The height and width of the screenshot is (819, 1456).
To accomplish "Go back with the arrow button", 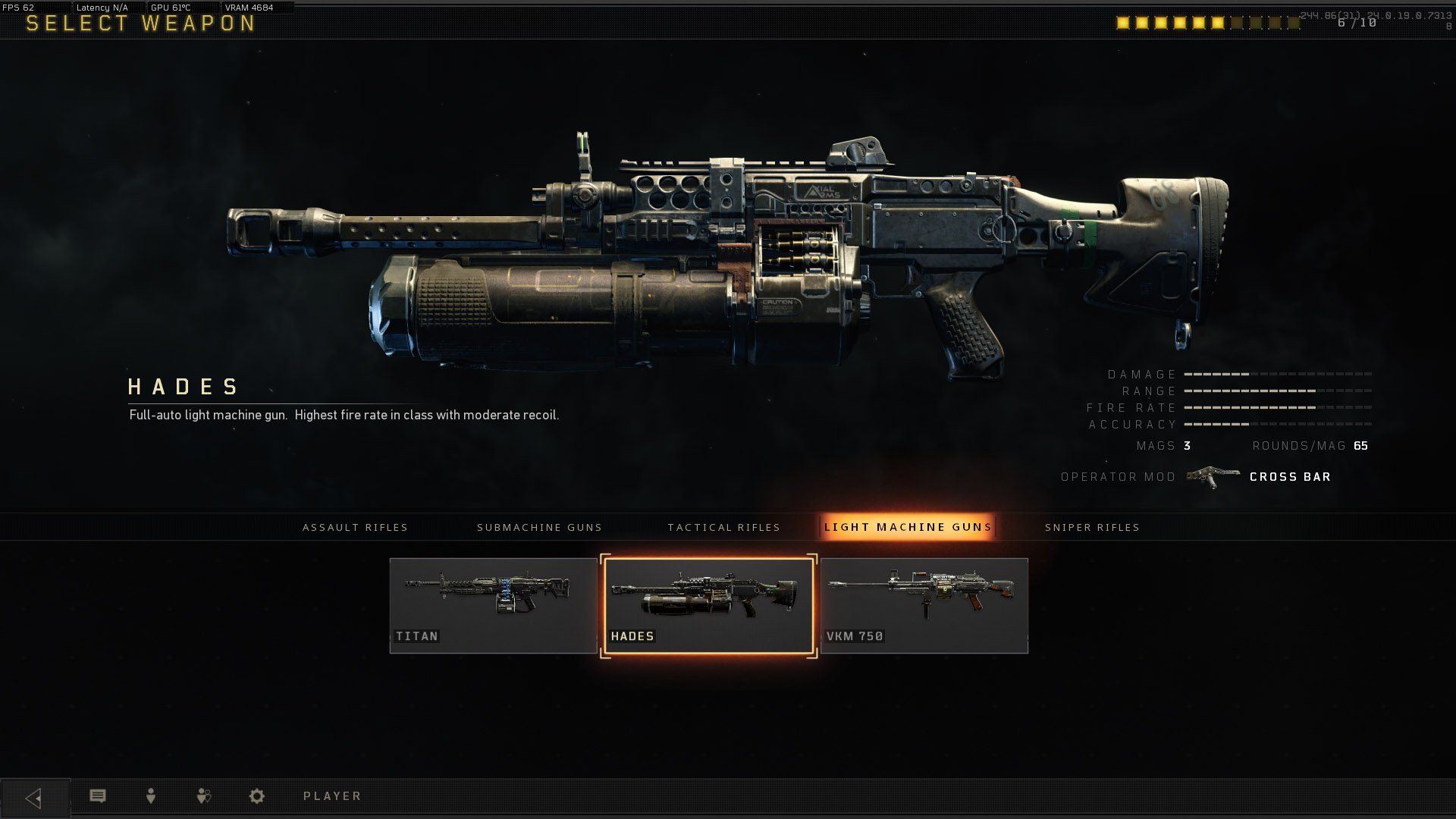I will pyautogui.click(x=34, y=797).
